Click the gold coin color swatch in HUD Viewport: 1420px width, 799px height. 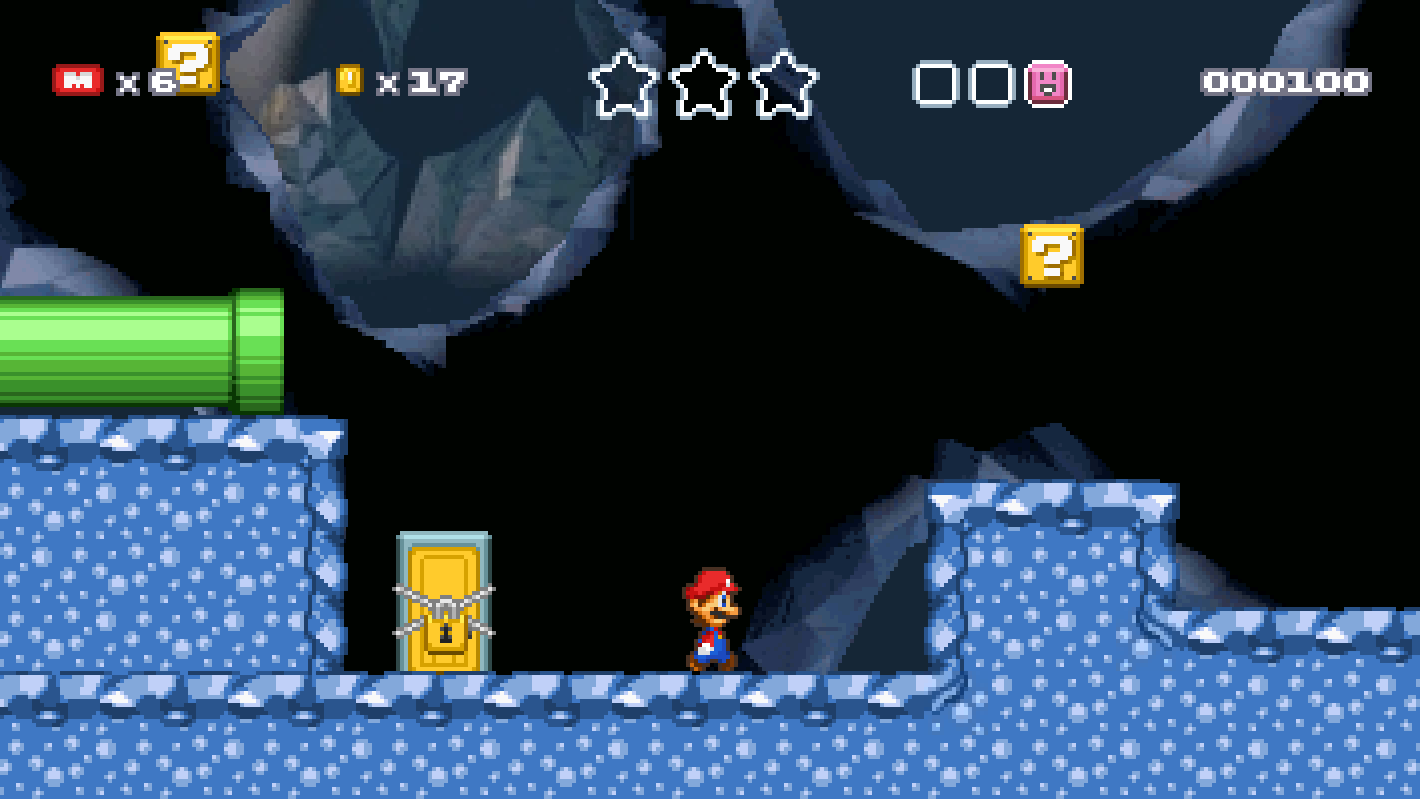click(349, 78)
